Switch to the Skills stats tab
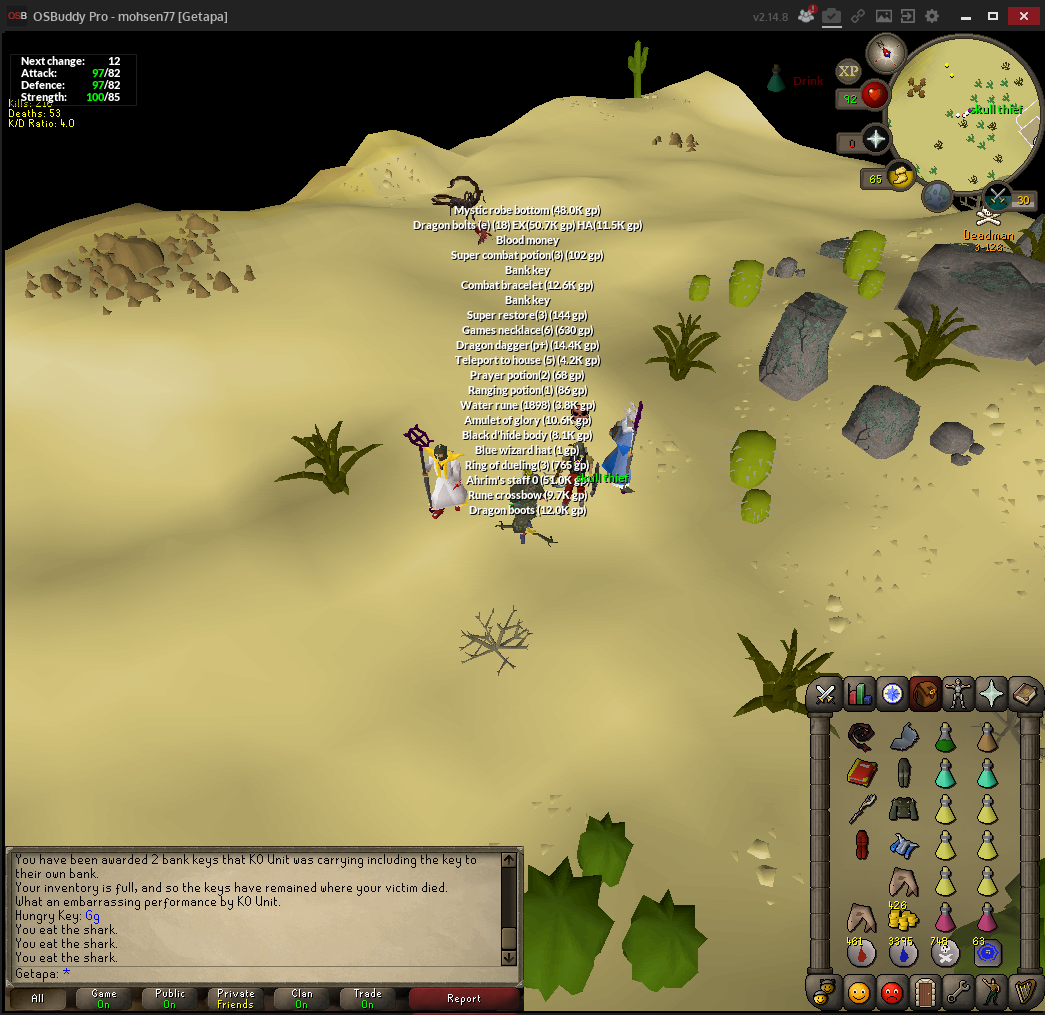The width and height of the screenshot is (1045, 1015). [x=859, y=693]
